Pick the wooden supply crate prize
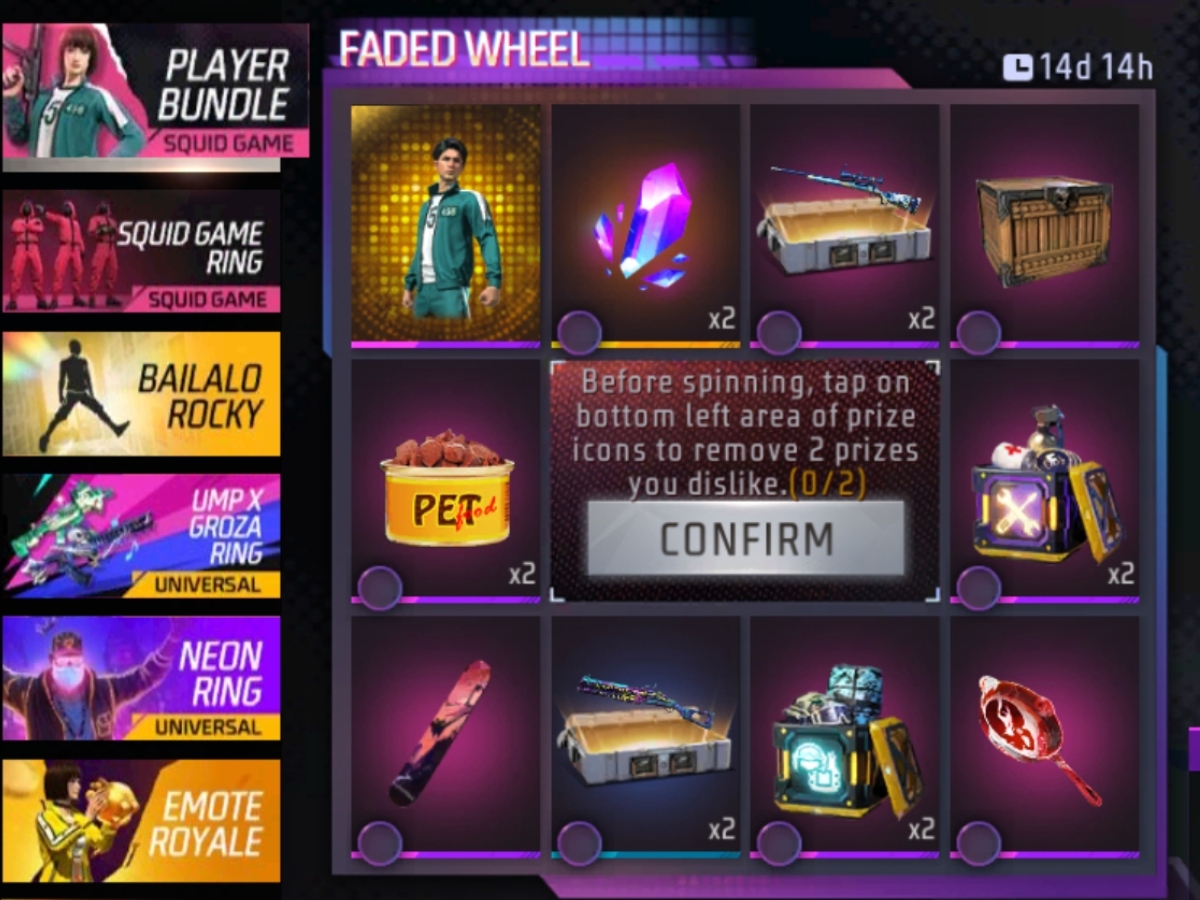Viewport: 1200px width, 900px height. point(1044,225)
